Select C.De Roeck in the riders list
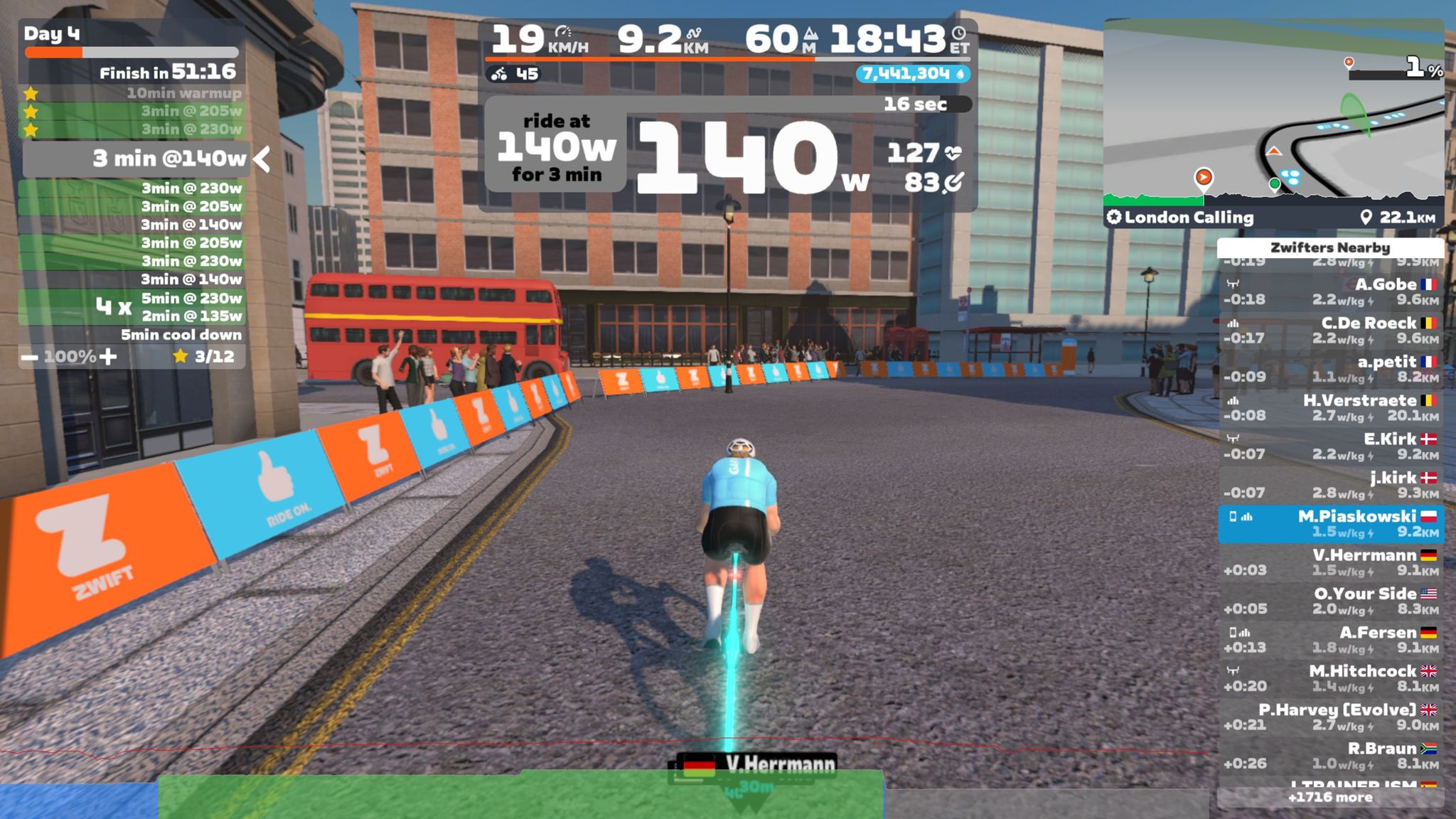The image size is (1456, 819). pyautogui.click(x=1330, y=331)
